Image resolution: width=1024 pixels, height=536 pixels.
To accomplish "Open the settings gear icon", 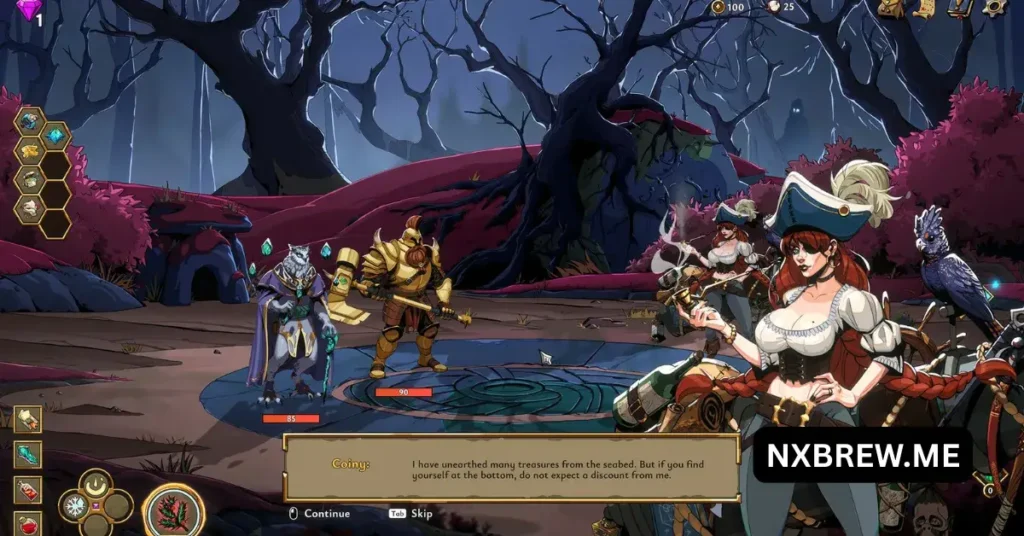I will [x=993, y=8].
